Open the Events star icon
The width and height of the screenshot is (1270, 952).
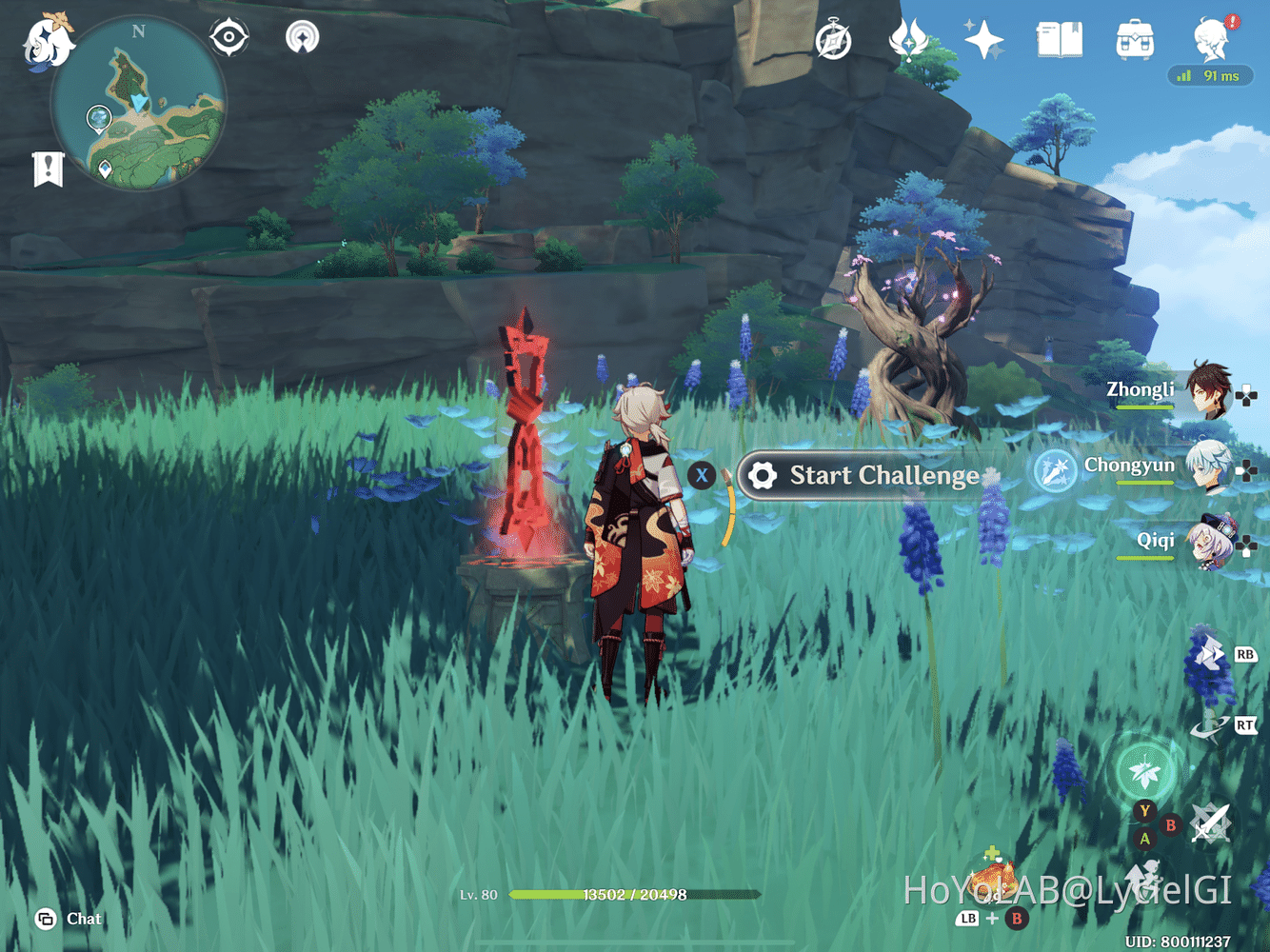[985, 40]
